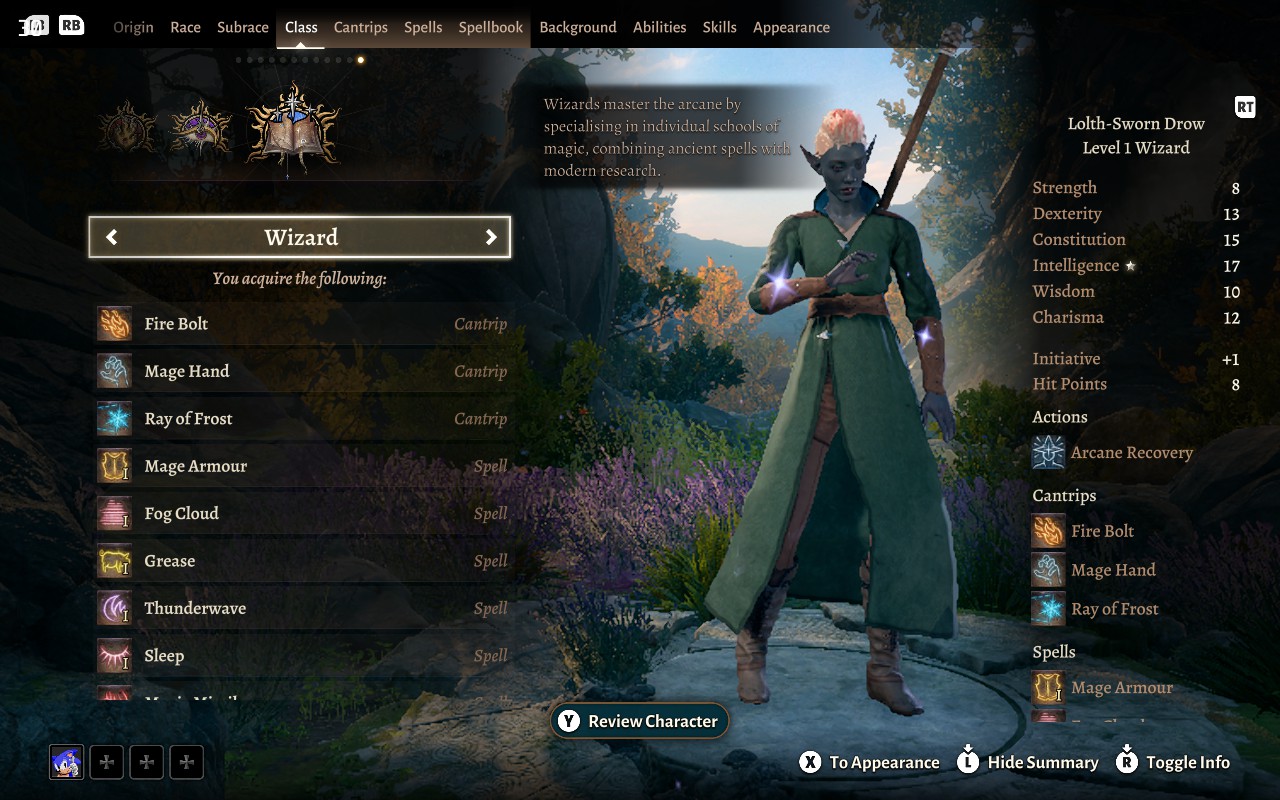Open the Background tab

(x=578, y=27)
